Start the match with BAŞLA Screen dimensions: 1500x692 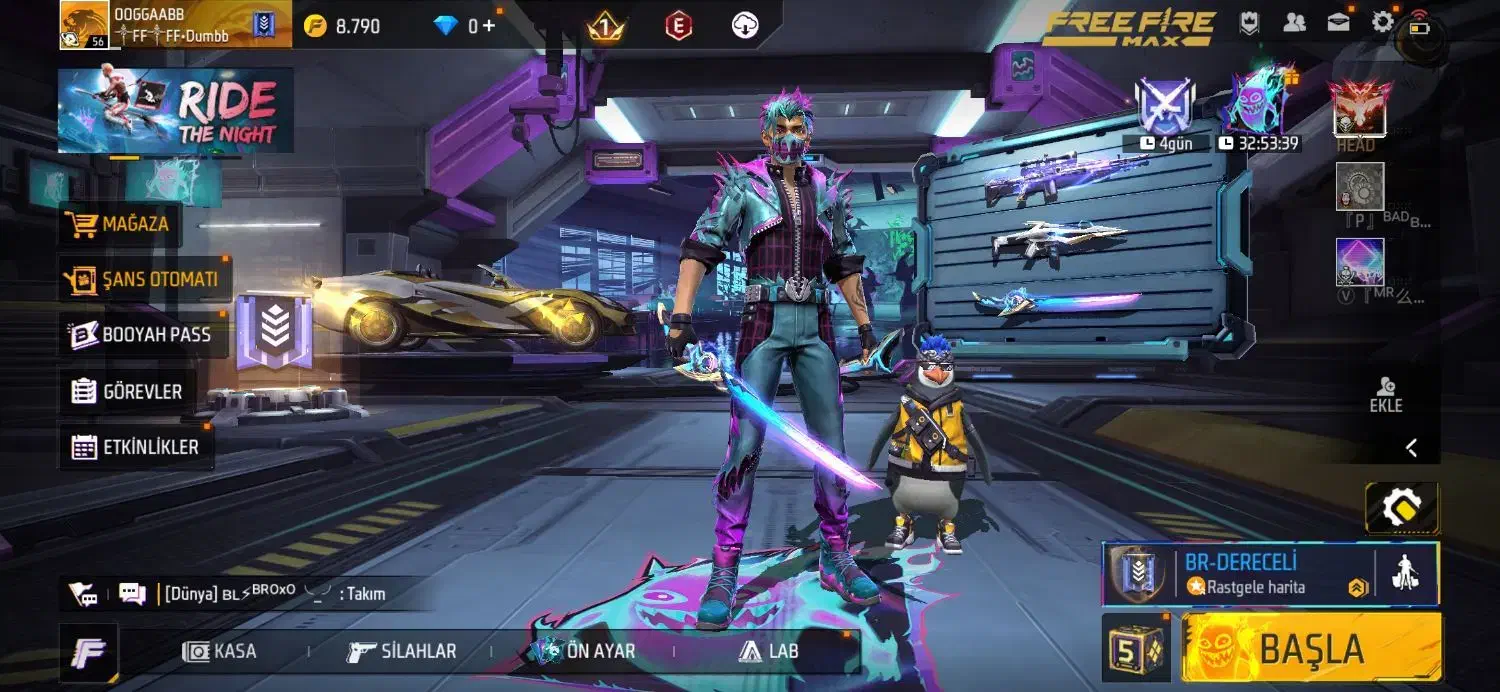[1311, 649]
